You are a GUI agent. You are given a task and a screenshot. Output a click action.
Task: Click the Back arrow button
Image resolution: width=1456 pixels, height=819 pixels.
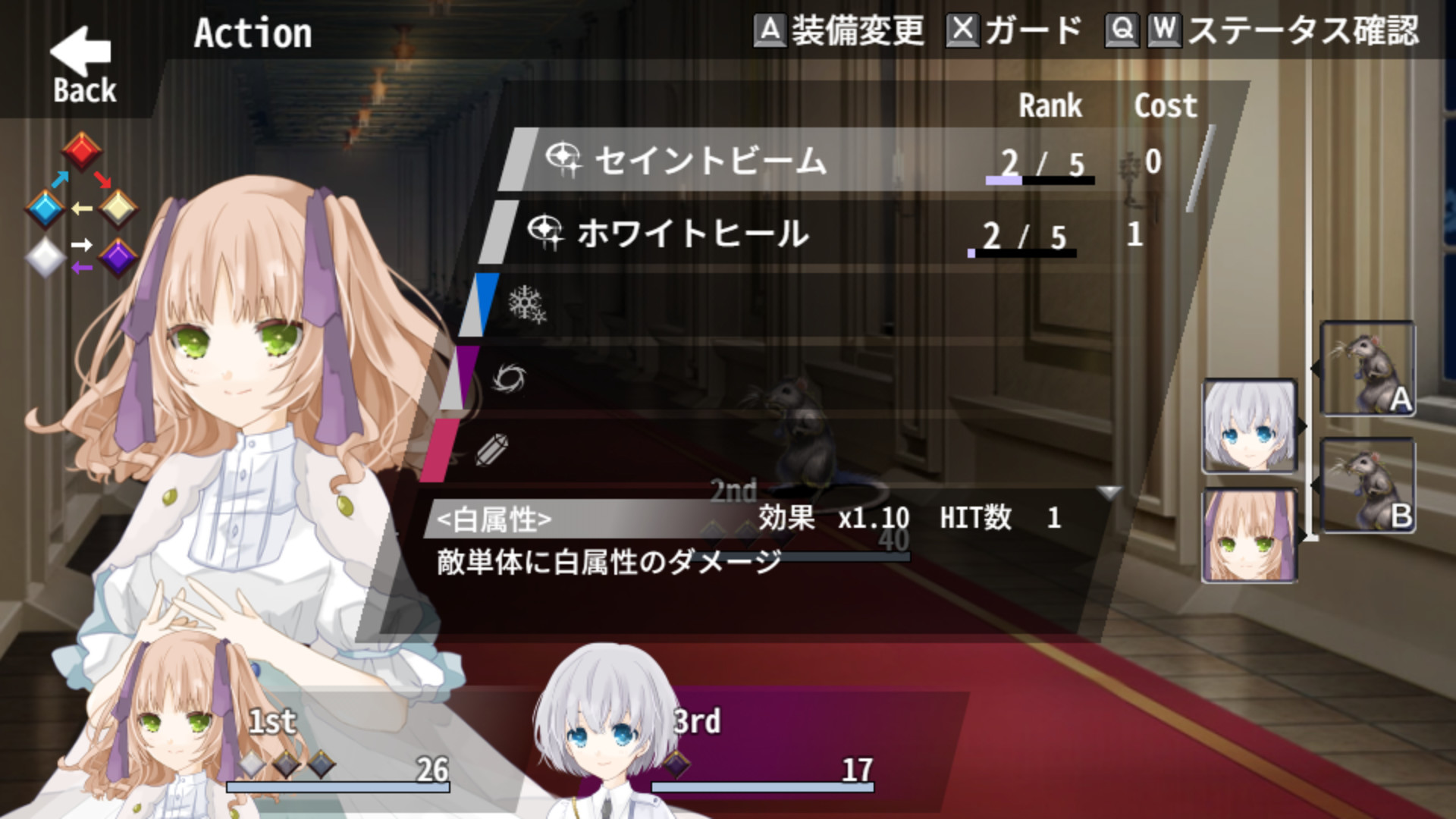coord(80,53)
